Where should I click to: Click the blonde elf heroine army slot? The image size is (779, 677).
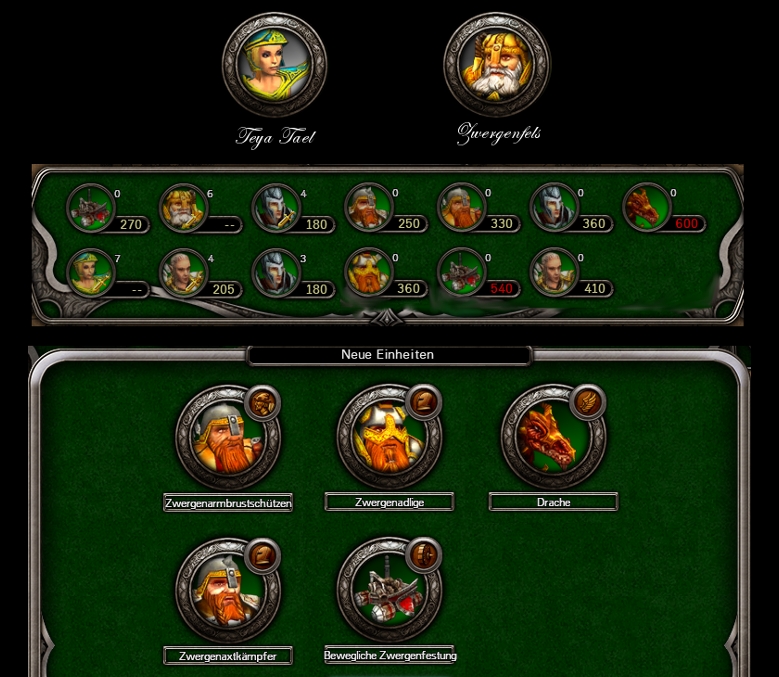coord(90,272)
